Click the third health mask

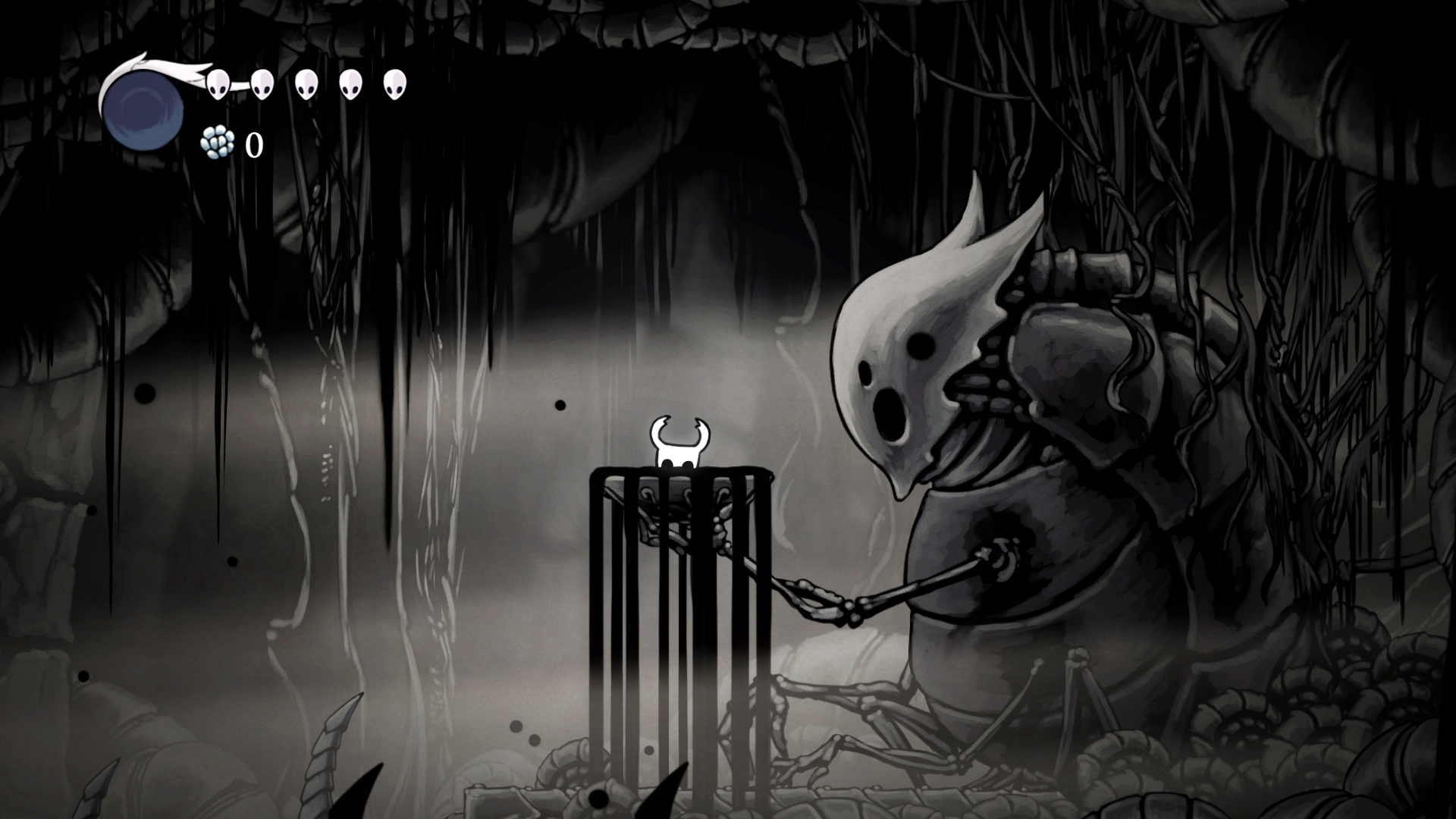point(306,83)
